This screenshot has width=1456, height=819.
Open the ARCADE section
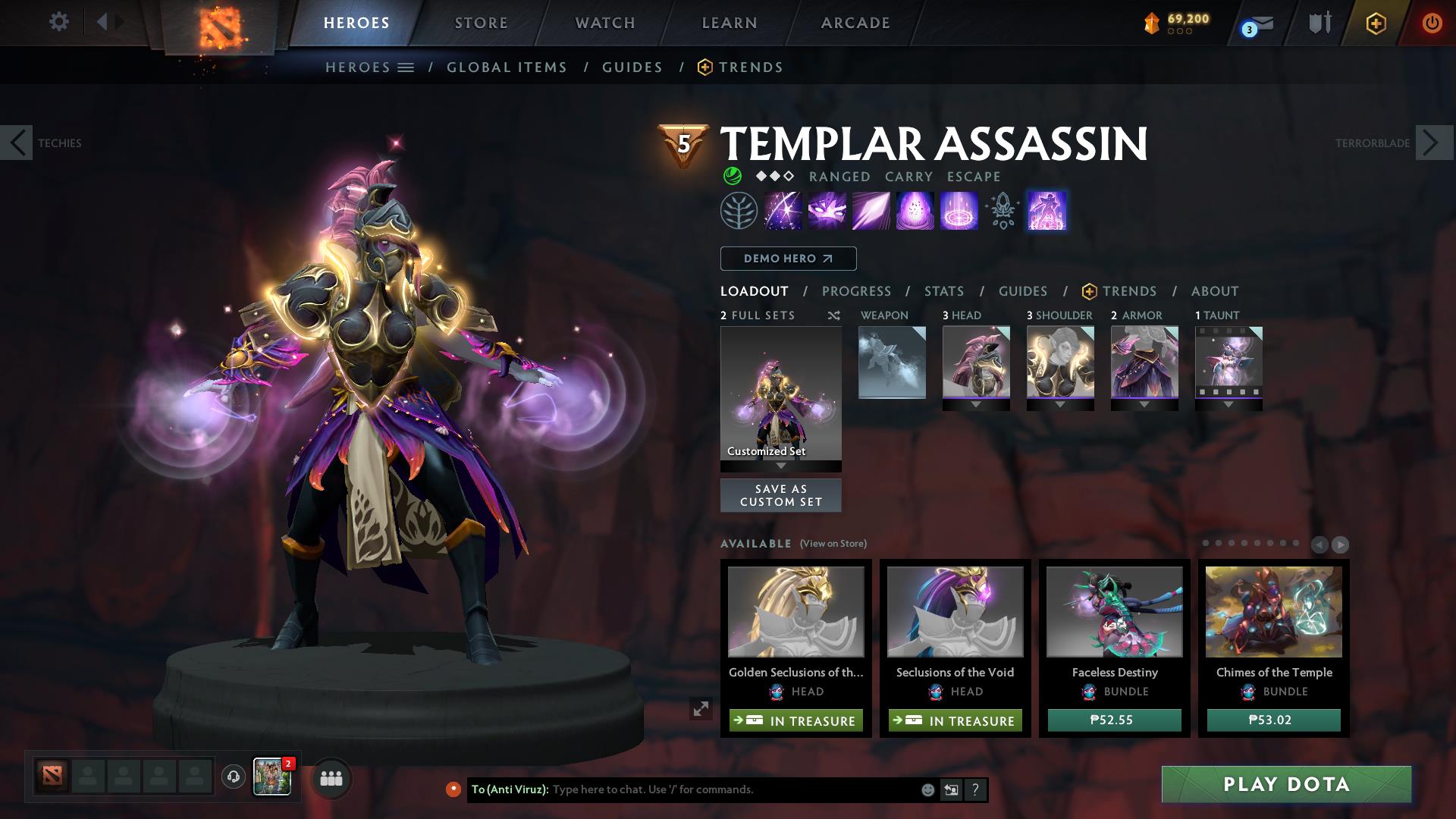point(855,23)
